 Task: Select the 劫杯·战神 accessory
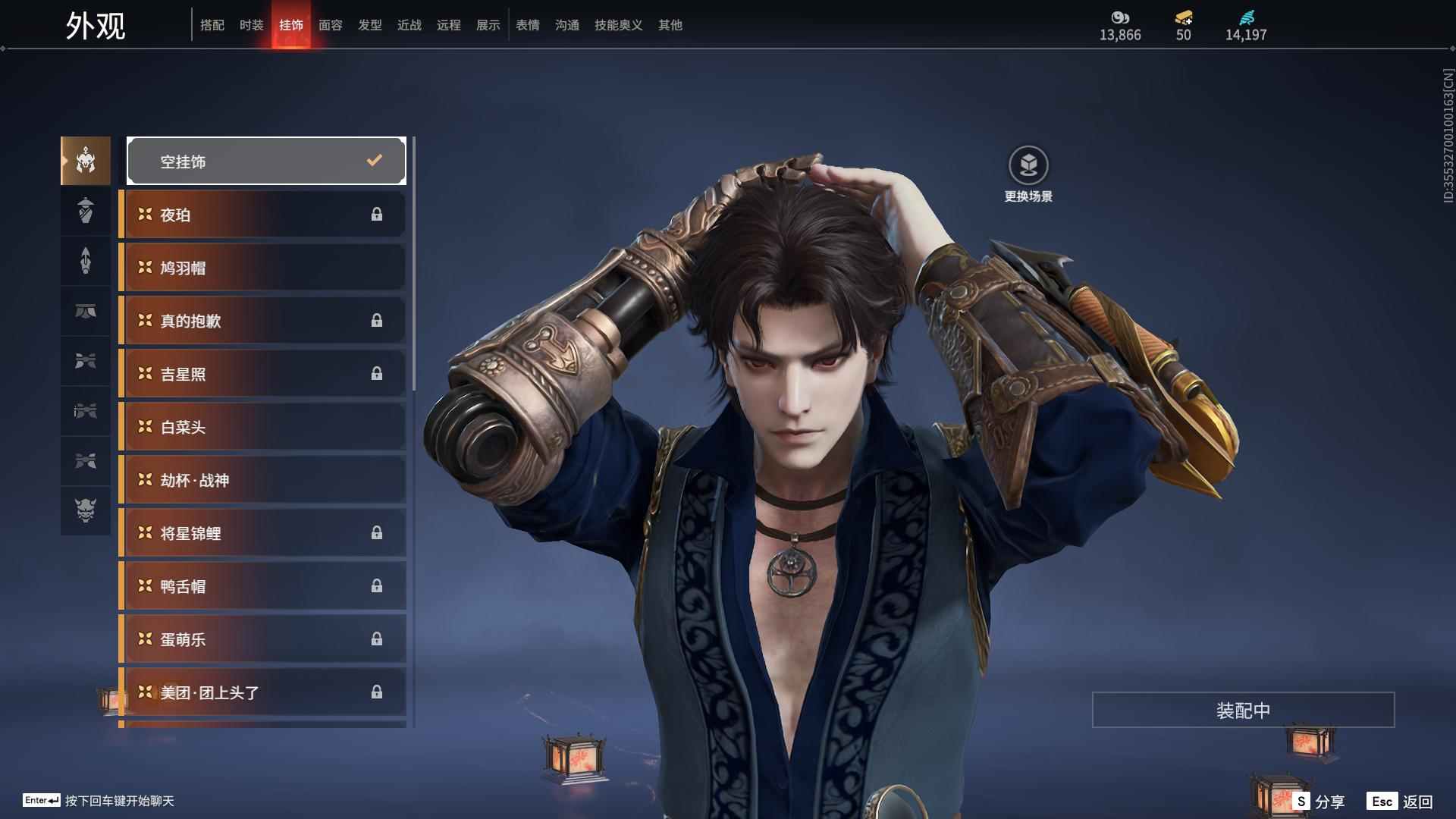pos(262,480)
